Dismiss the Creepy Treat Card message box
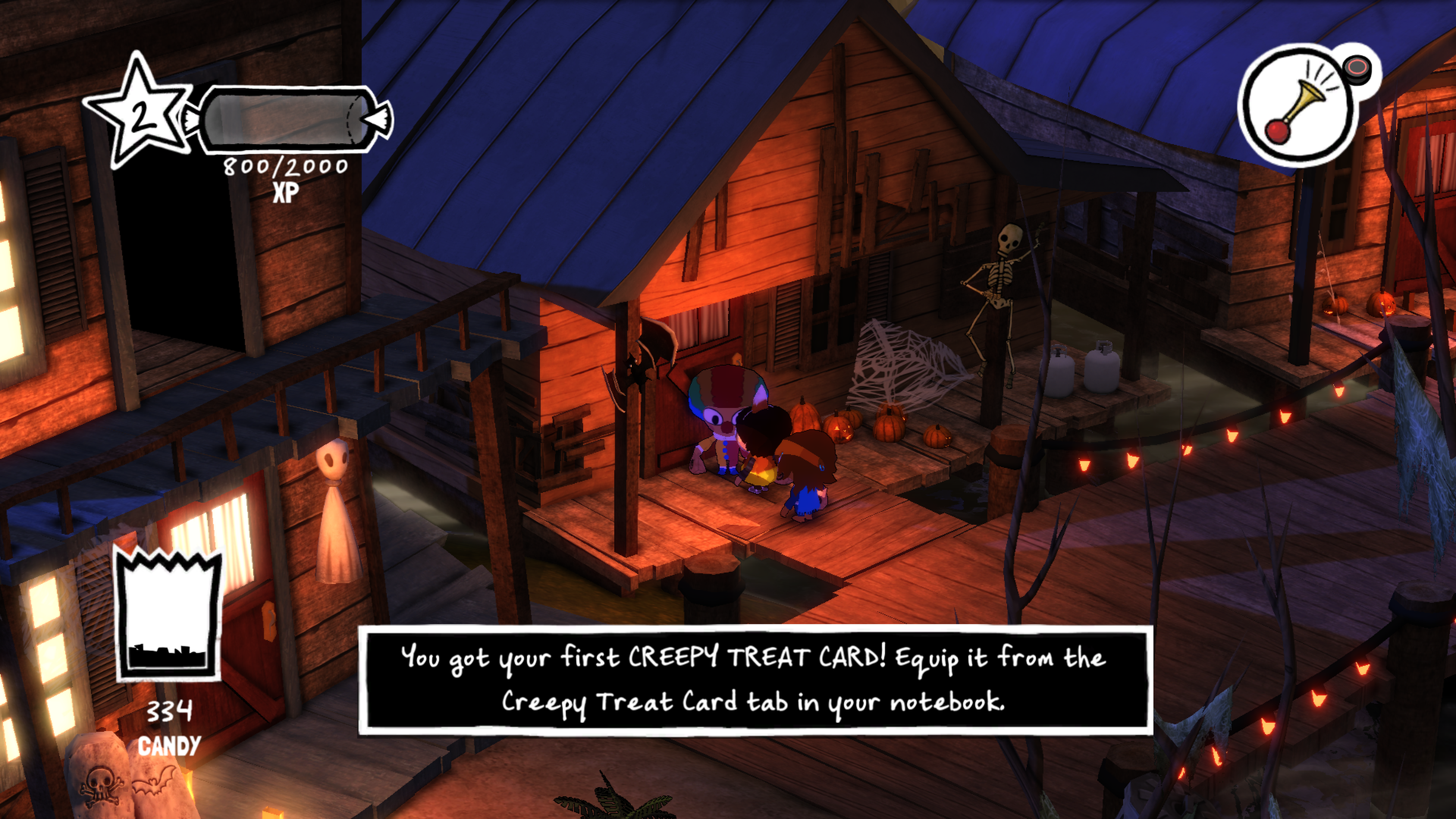 coord(755,679)
